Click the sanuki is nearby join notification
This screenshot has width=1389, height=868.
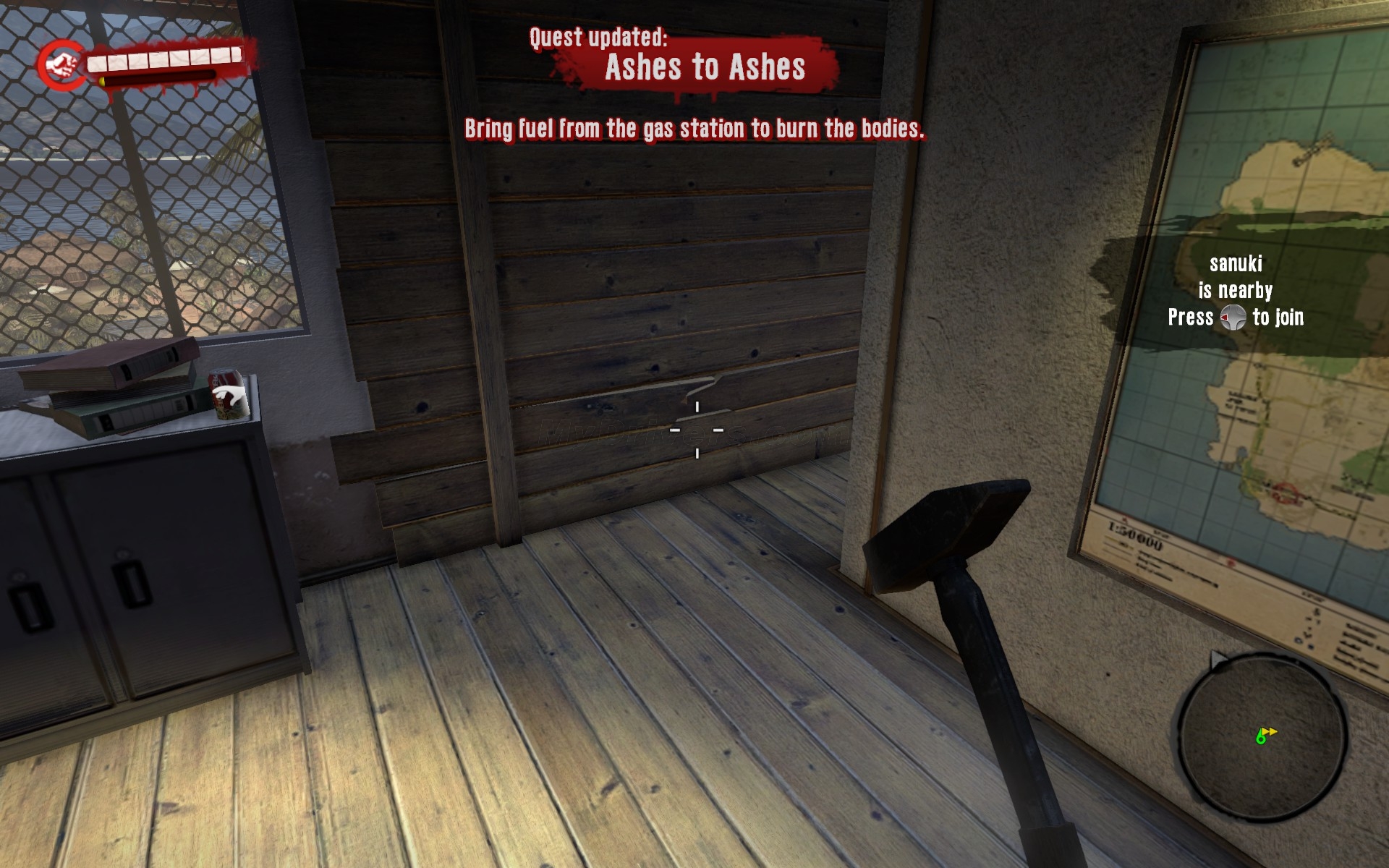1236,291
